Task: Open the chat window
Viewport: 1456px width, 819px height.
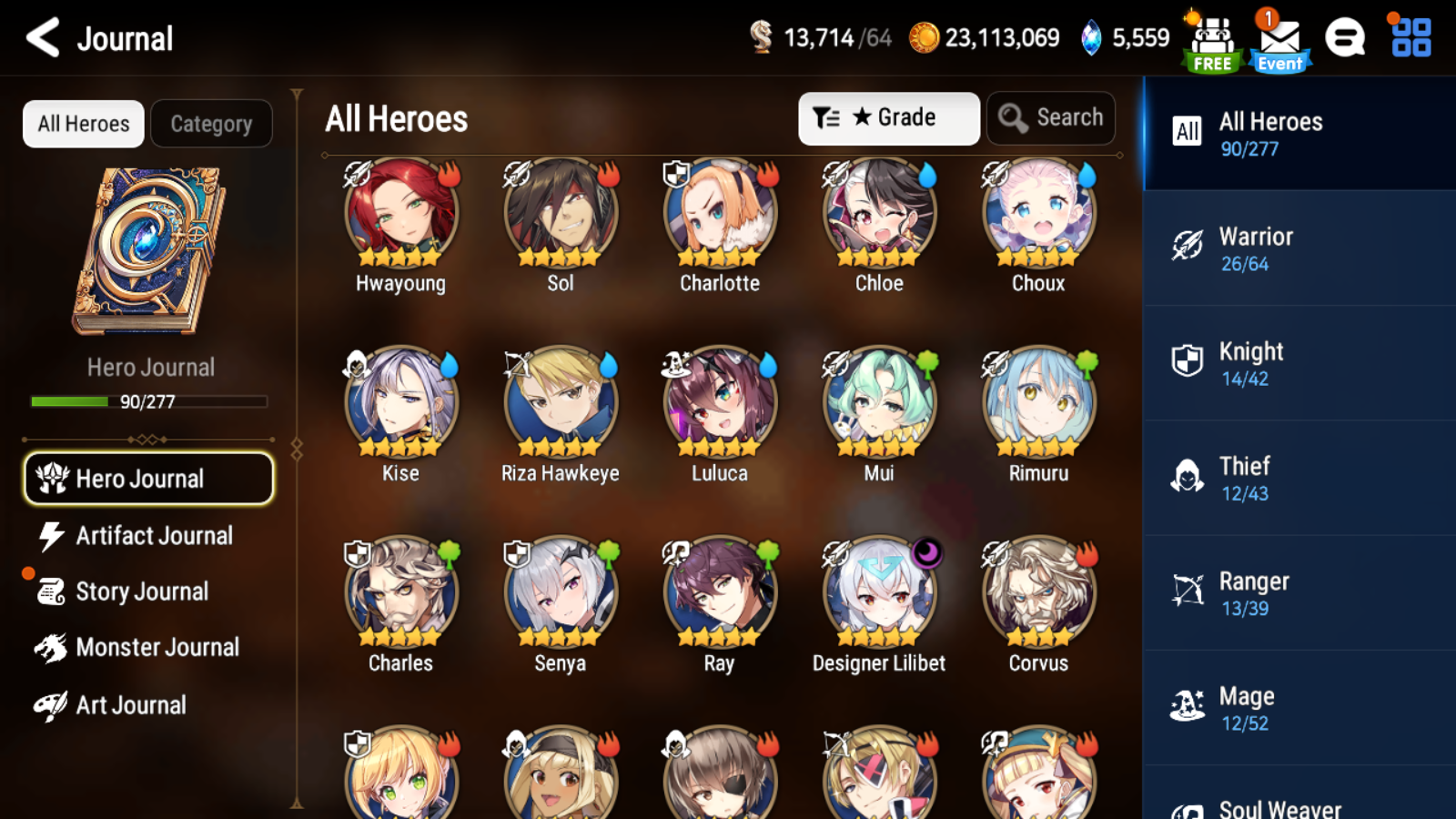Action: pyautogui.click(x=1345, y=38)
